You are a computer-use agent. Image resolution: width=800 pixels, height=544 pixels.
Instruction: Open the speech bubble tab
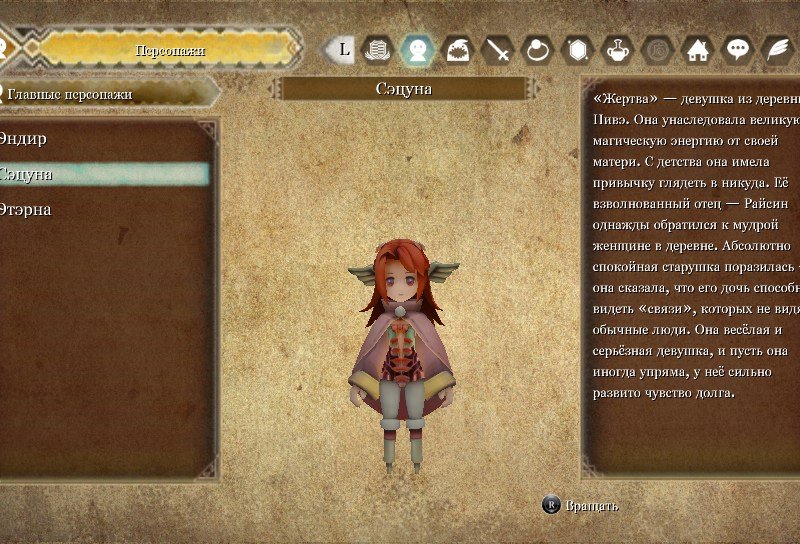[738, 49]
